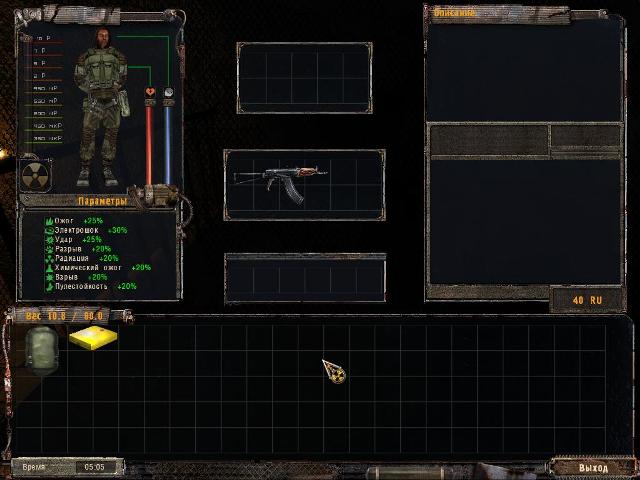This screenshot has height=480, width=640.
Task: Select the green backpack item in inventory
Action: coord(41,348)
